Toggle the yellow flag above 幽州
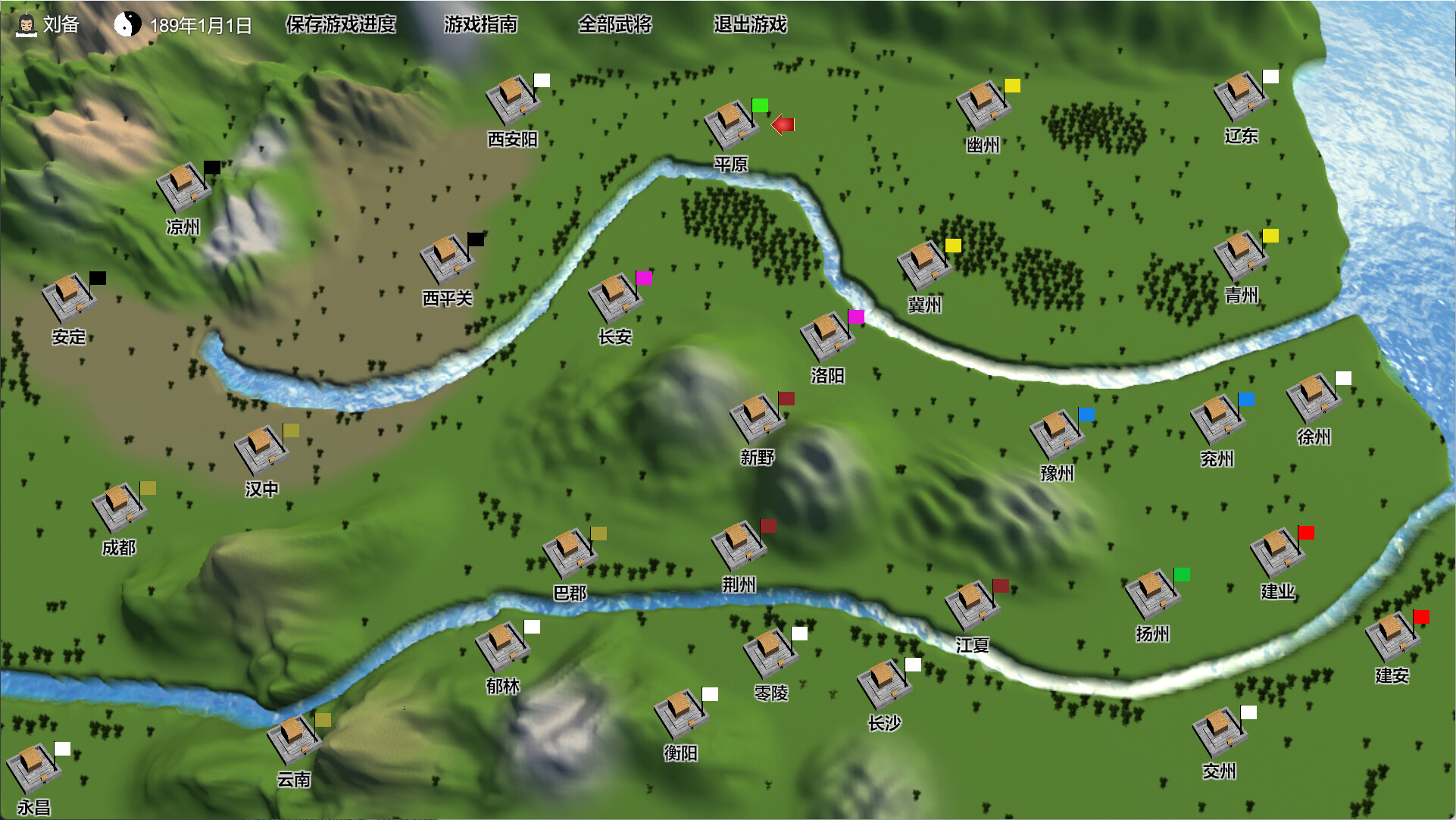 tap(1013, 86)
